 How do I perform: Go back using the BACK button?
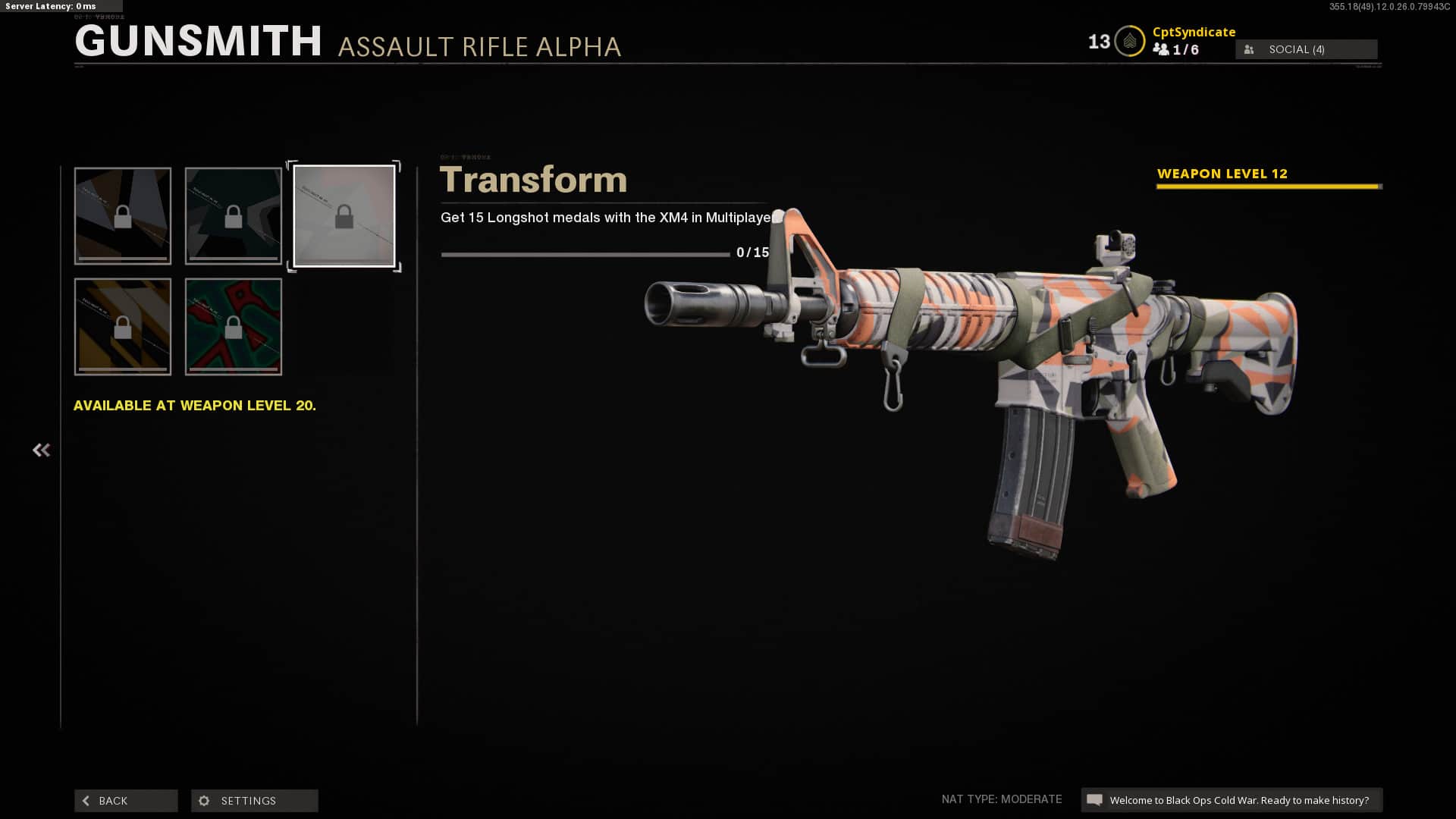126,801
